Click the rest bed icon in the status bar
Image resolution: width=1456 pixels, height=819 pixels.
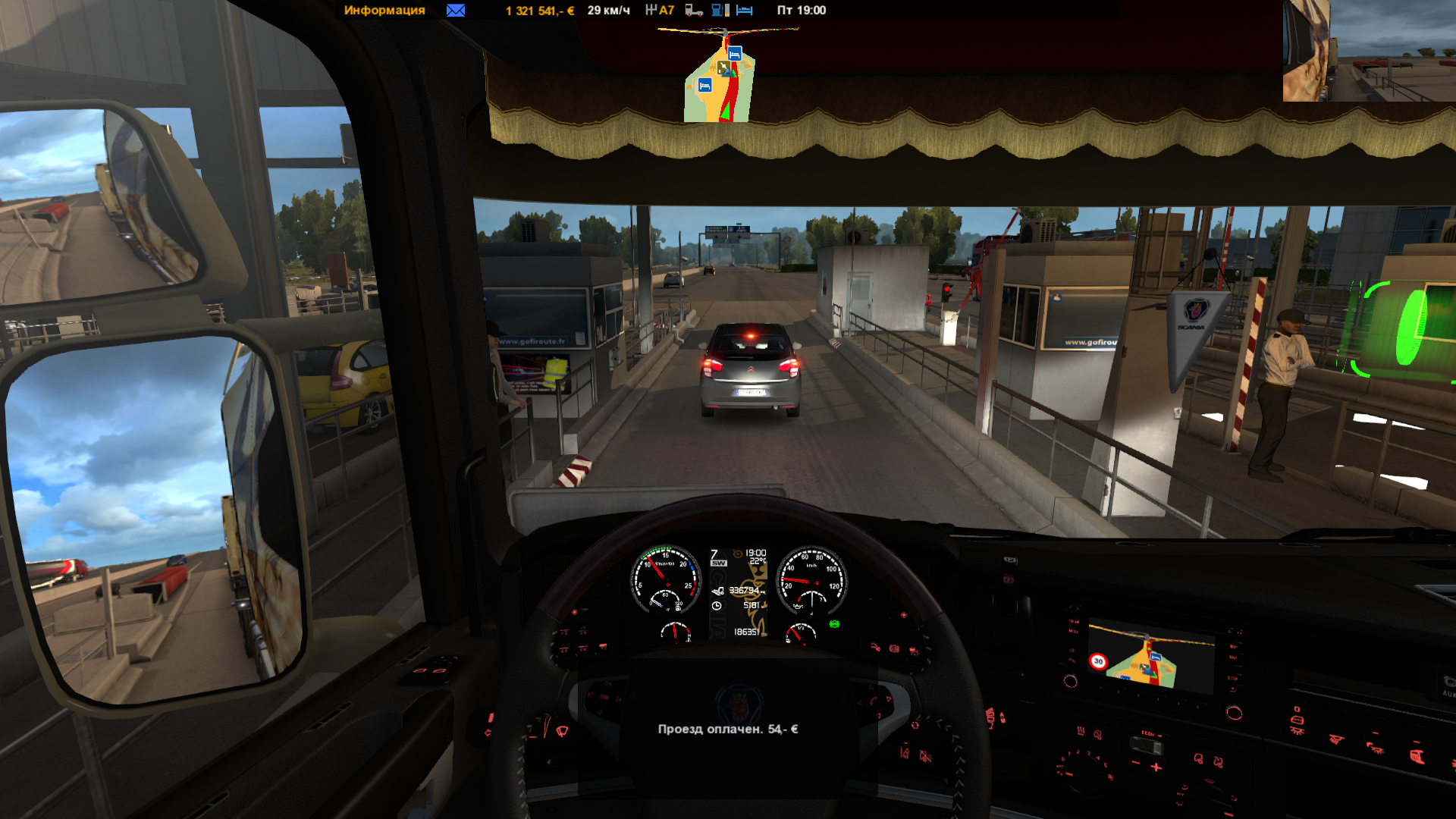click(745, 11)
